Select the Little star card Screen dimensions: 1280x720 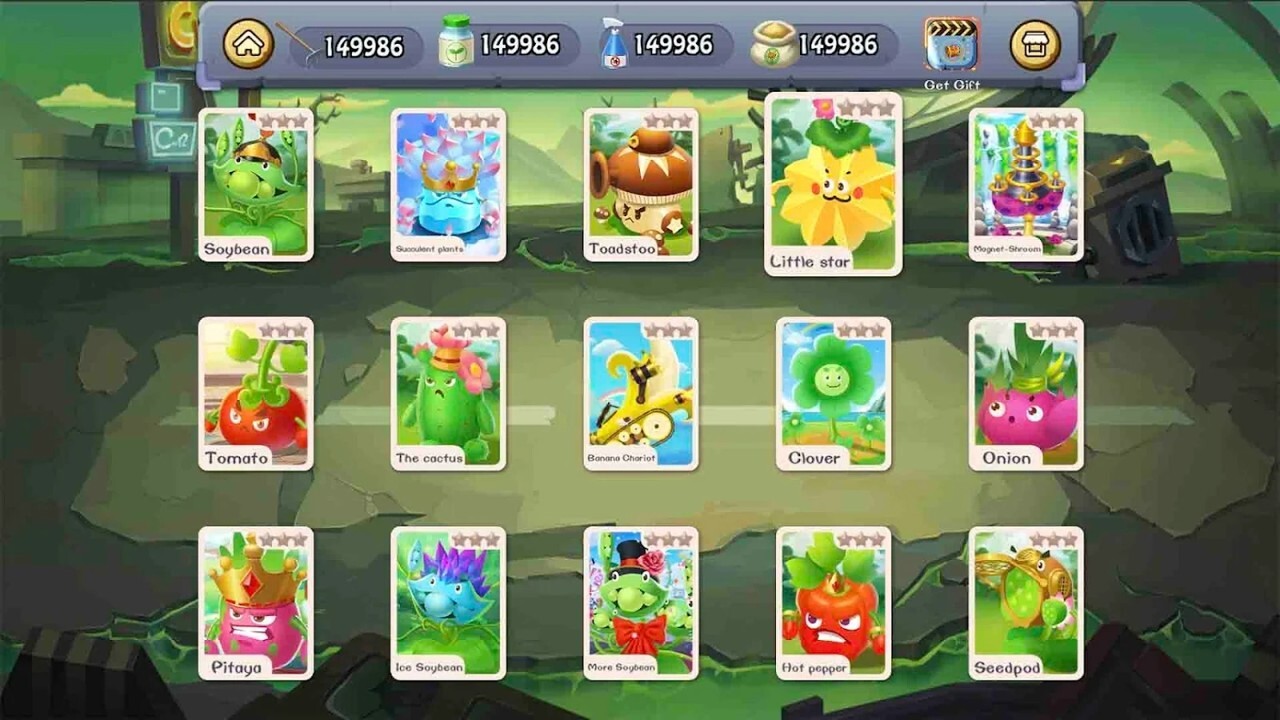click(833, 185)
